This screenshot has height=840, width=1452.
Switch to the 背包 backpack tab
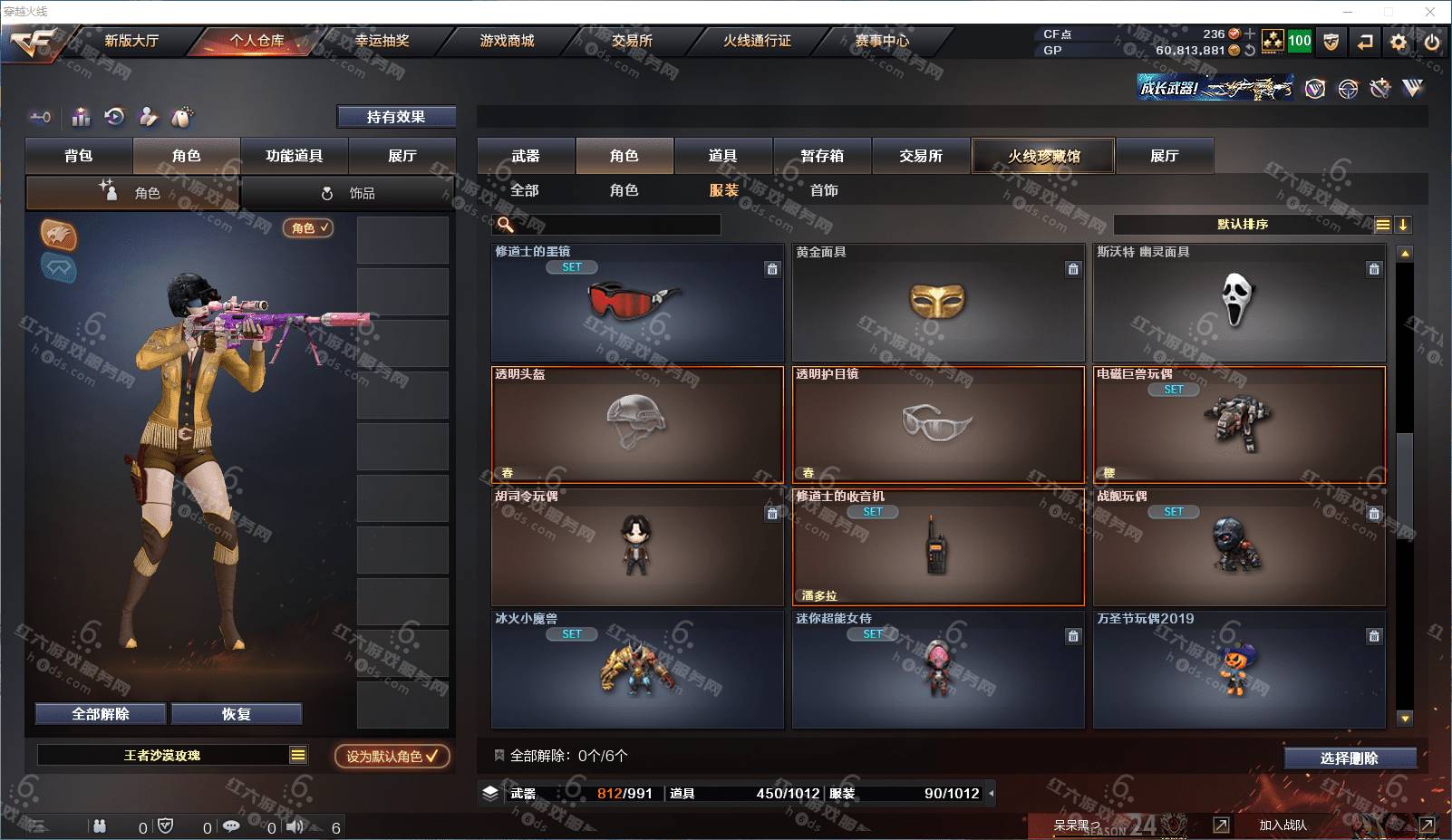pos(79,156)
